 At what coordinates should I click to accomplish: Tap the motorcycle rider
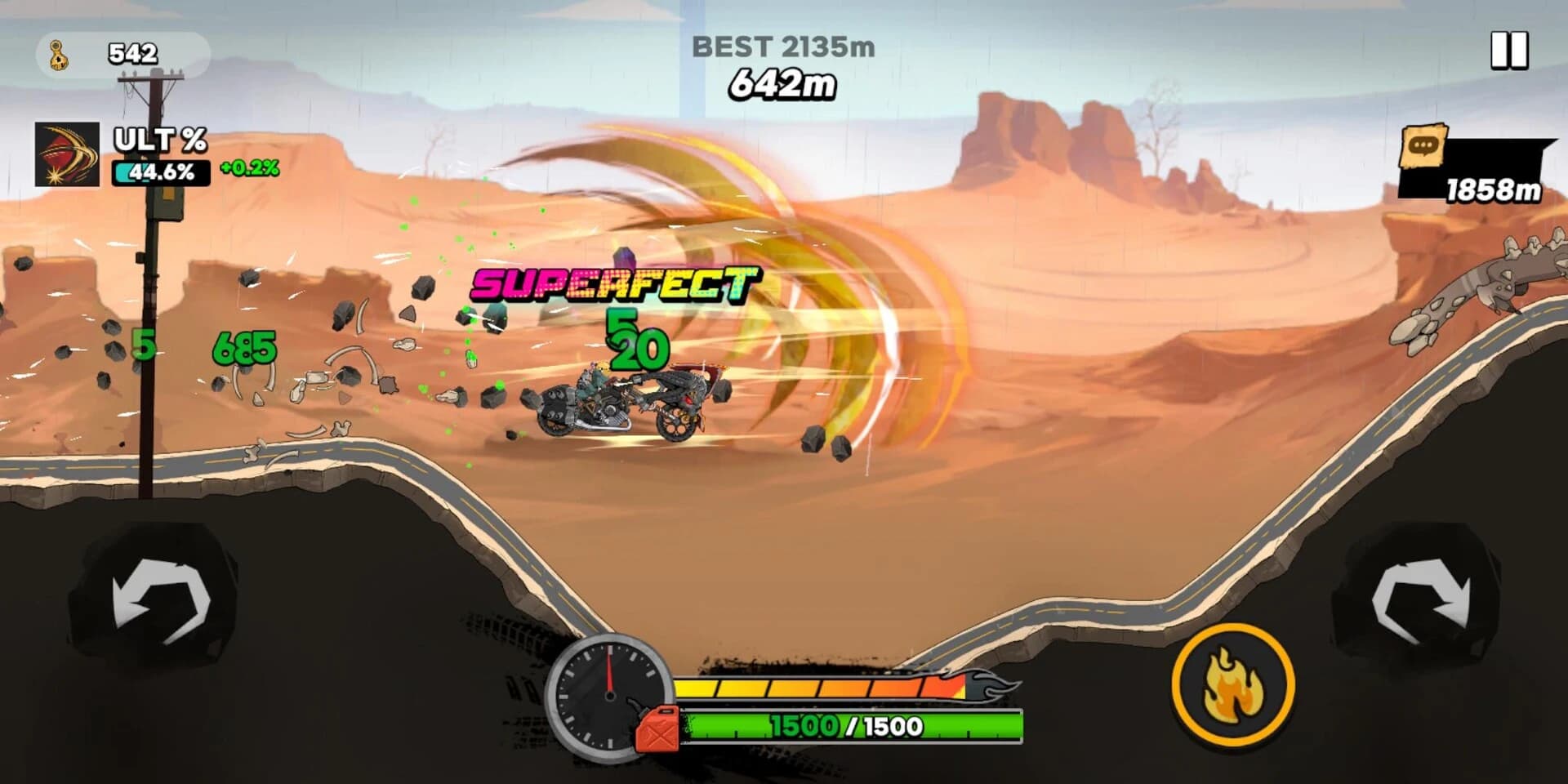pyautogui.click(x=604, y=384)
